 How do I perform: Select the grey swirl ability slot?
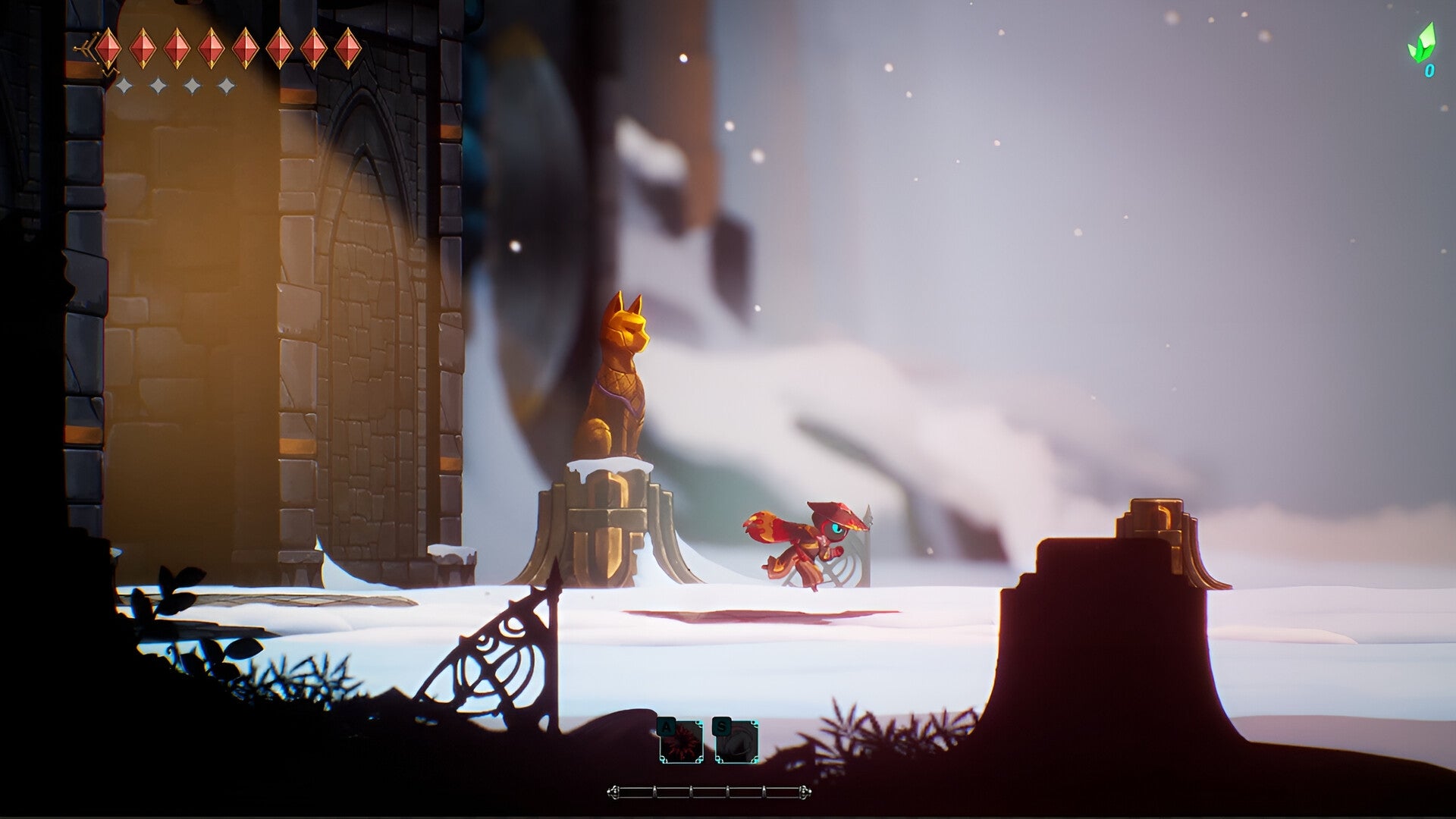pos(736,743)
